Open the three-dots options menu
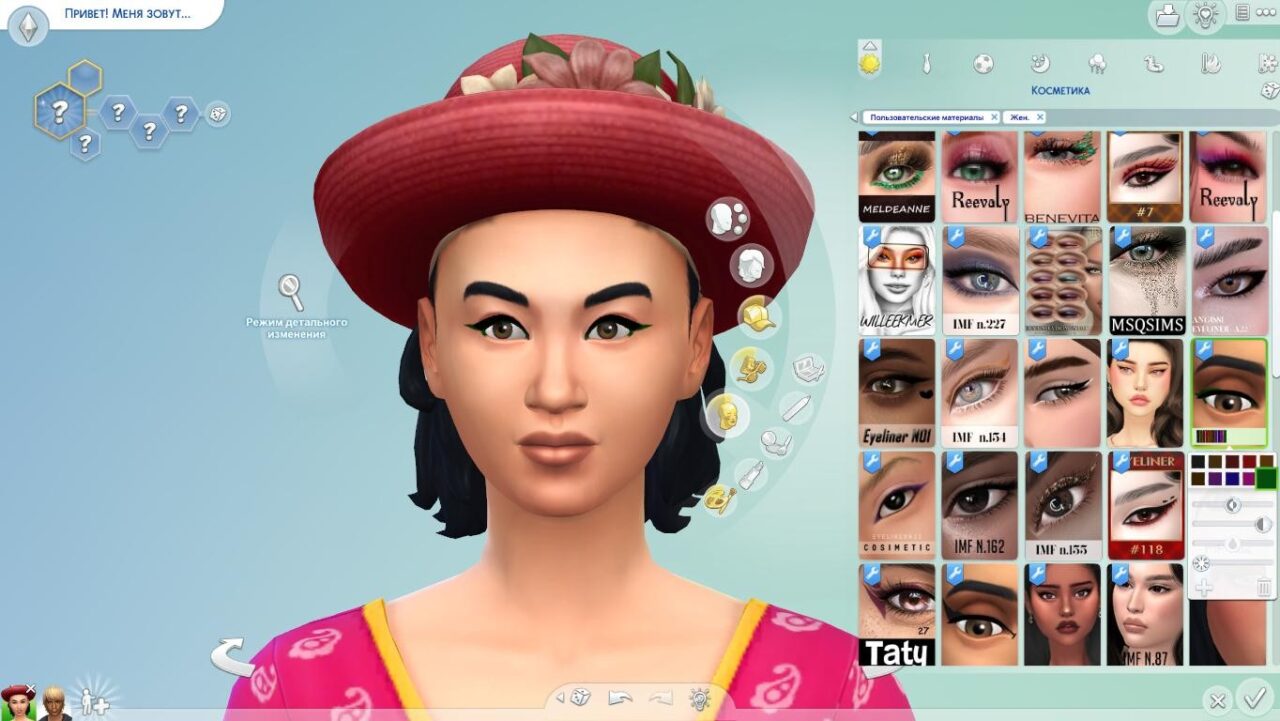This screenshot has width=1280, height=721. (x=1266, y=13)
